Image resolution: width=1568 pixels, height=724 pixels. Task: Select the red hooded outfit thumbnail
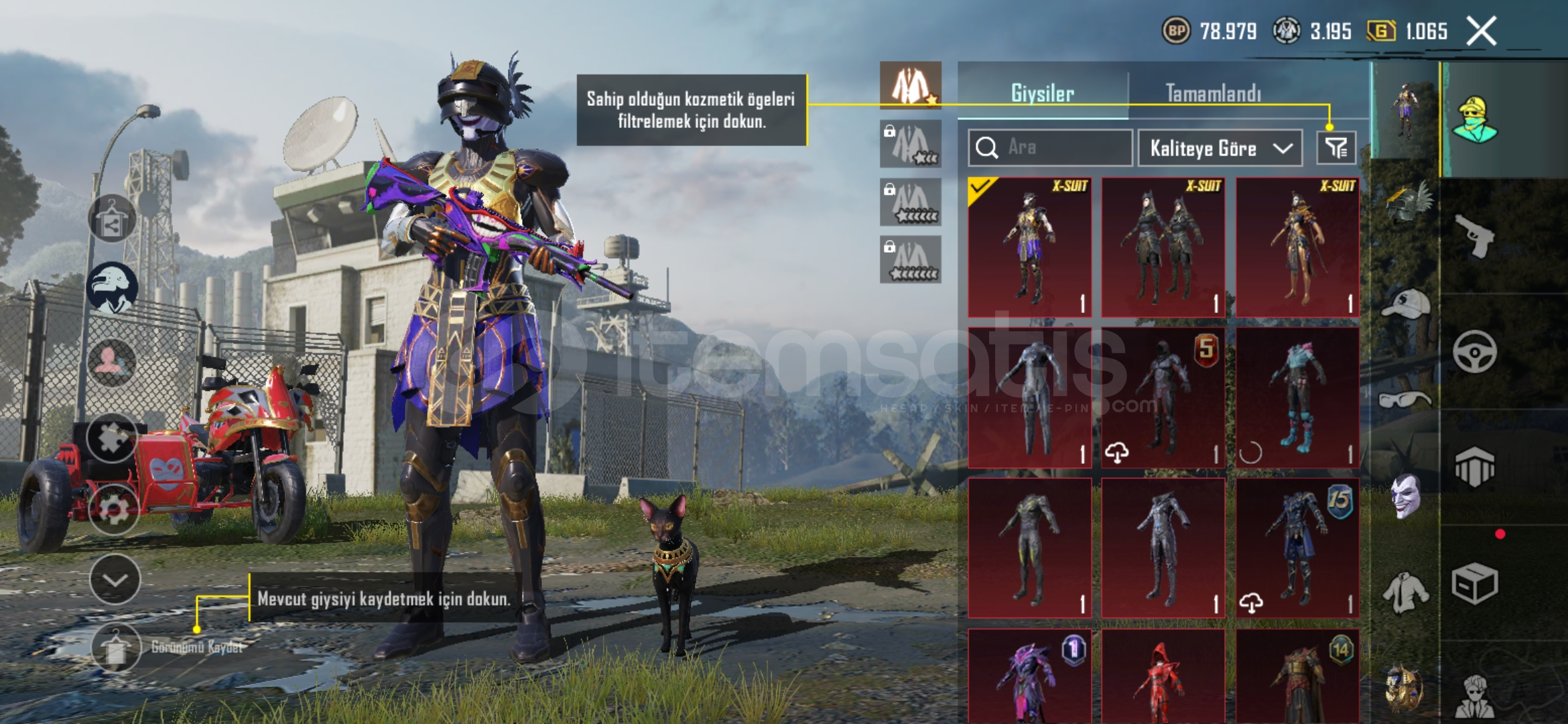point(1163,677)
